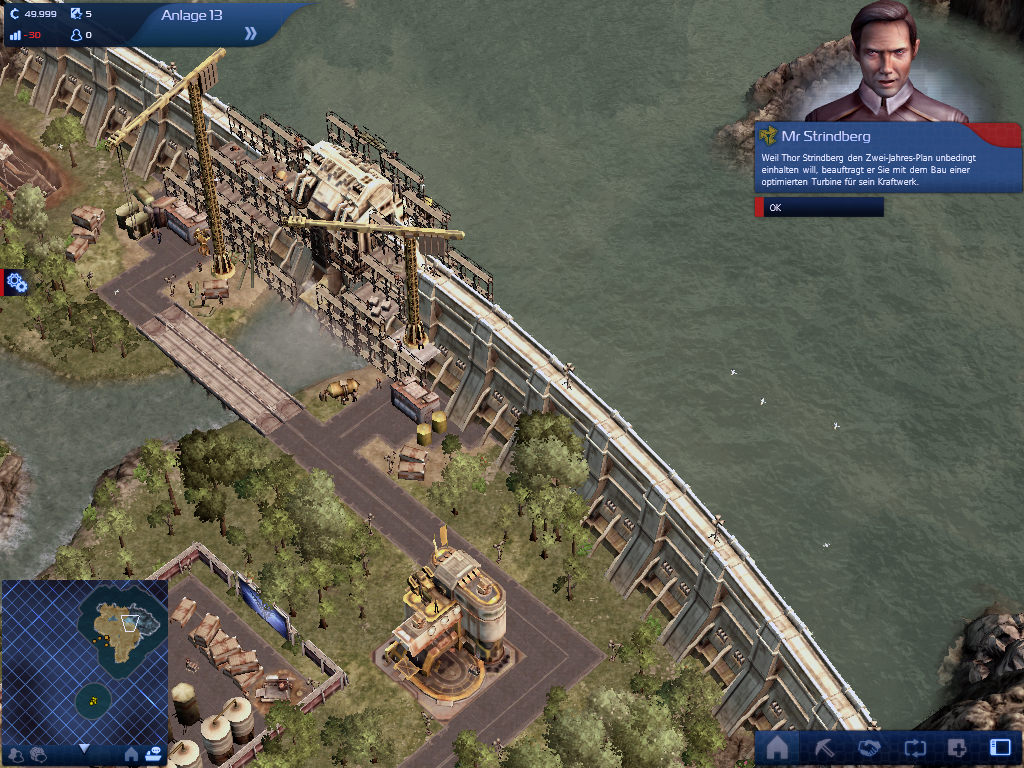Open the gear settings tab on left edge
Screen dimensions: 1024x768
15,283
